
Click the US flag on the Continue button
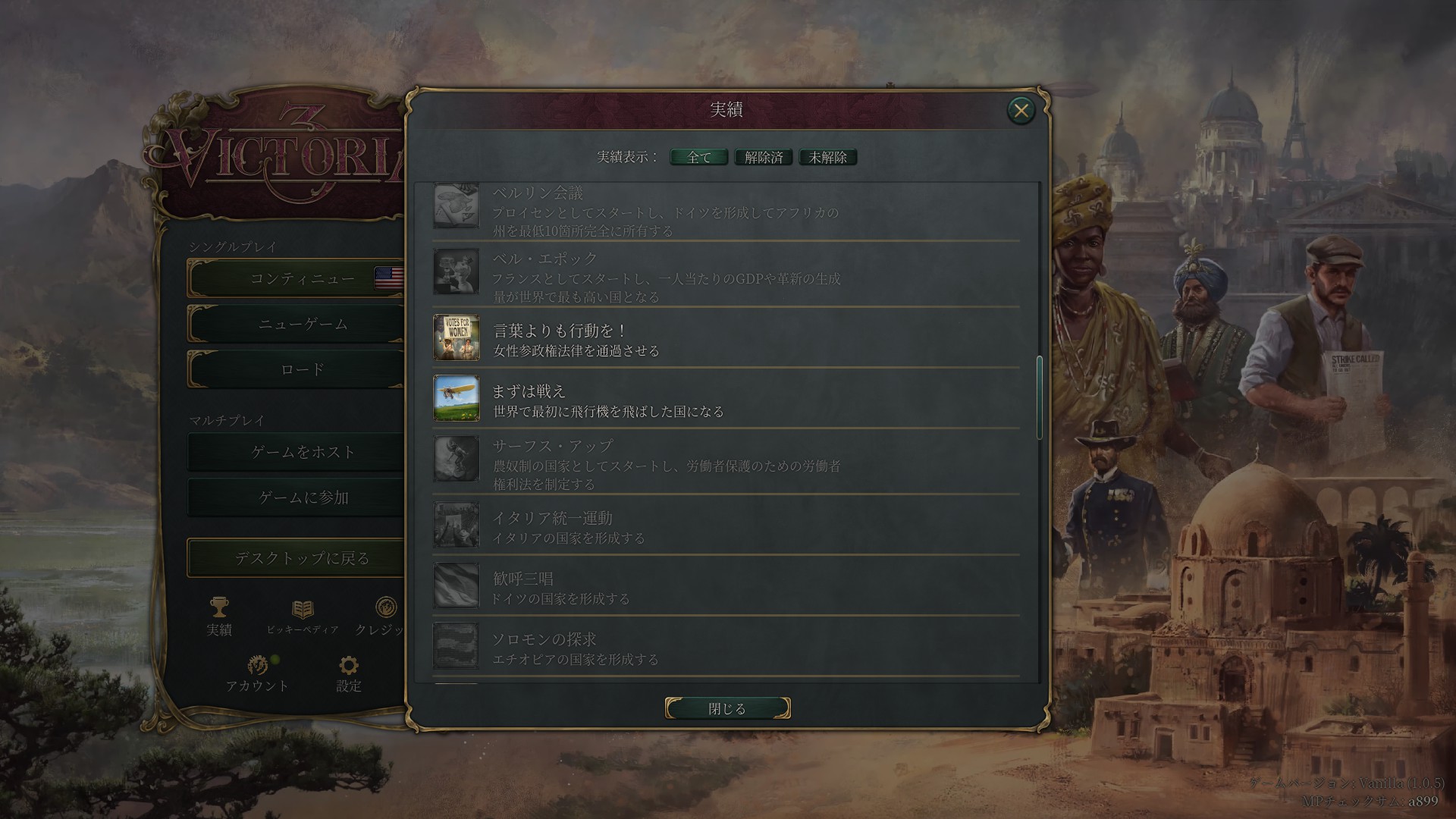[389, 278]
